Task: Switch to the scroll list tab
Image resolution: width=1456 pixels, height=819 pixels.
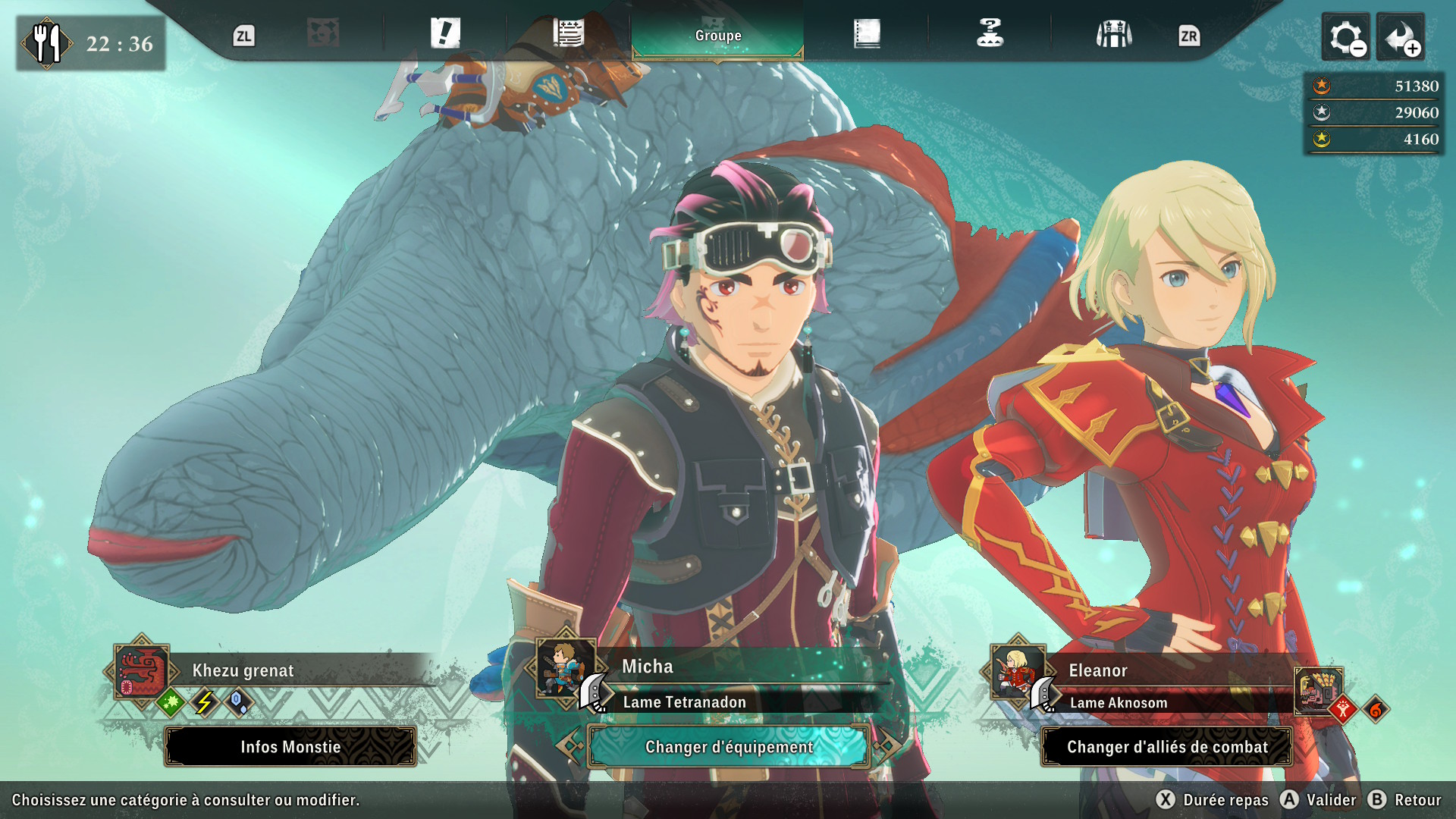Action: pyautogui.click(x=568, y=34)
